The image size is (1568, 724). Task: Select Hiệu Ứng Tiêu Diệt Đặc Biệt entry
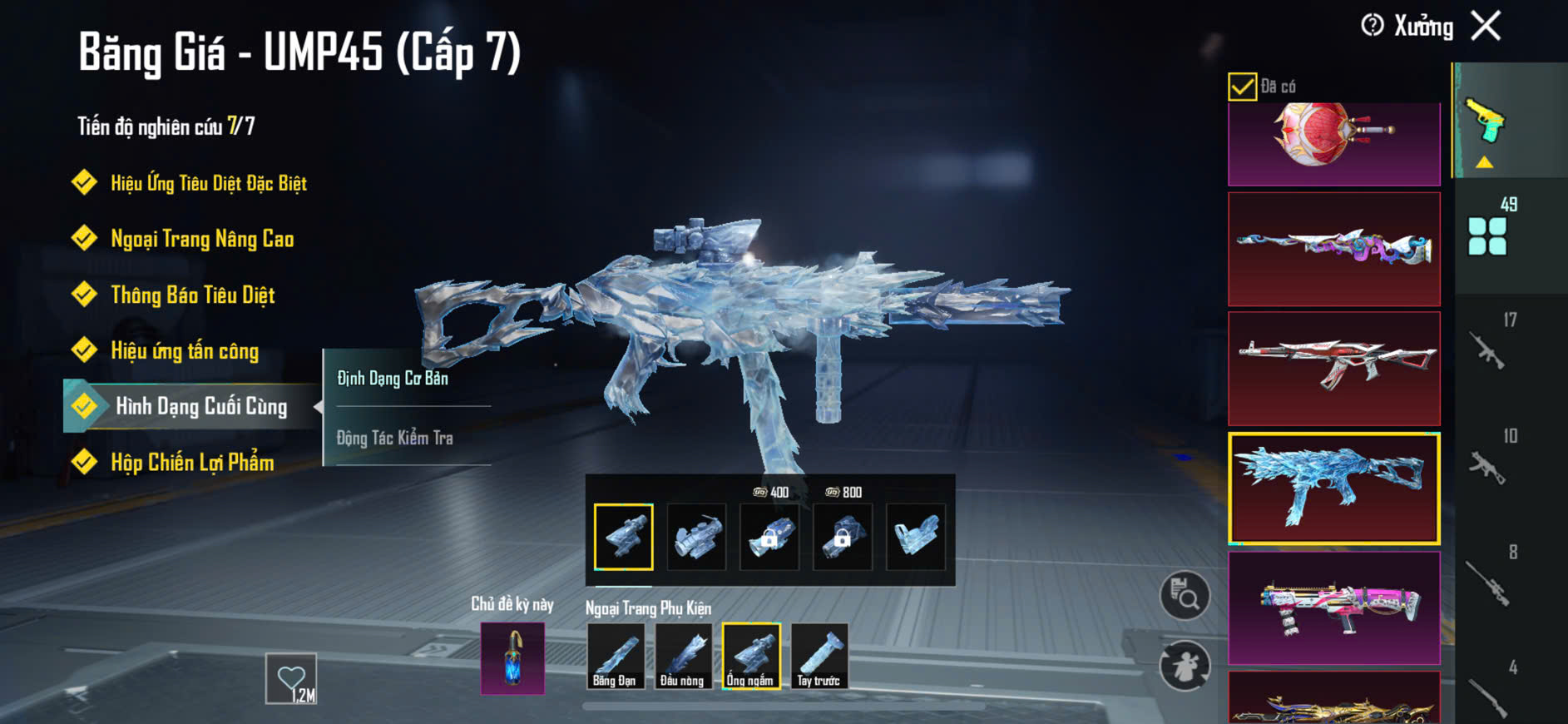coord(208,183)
